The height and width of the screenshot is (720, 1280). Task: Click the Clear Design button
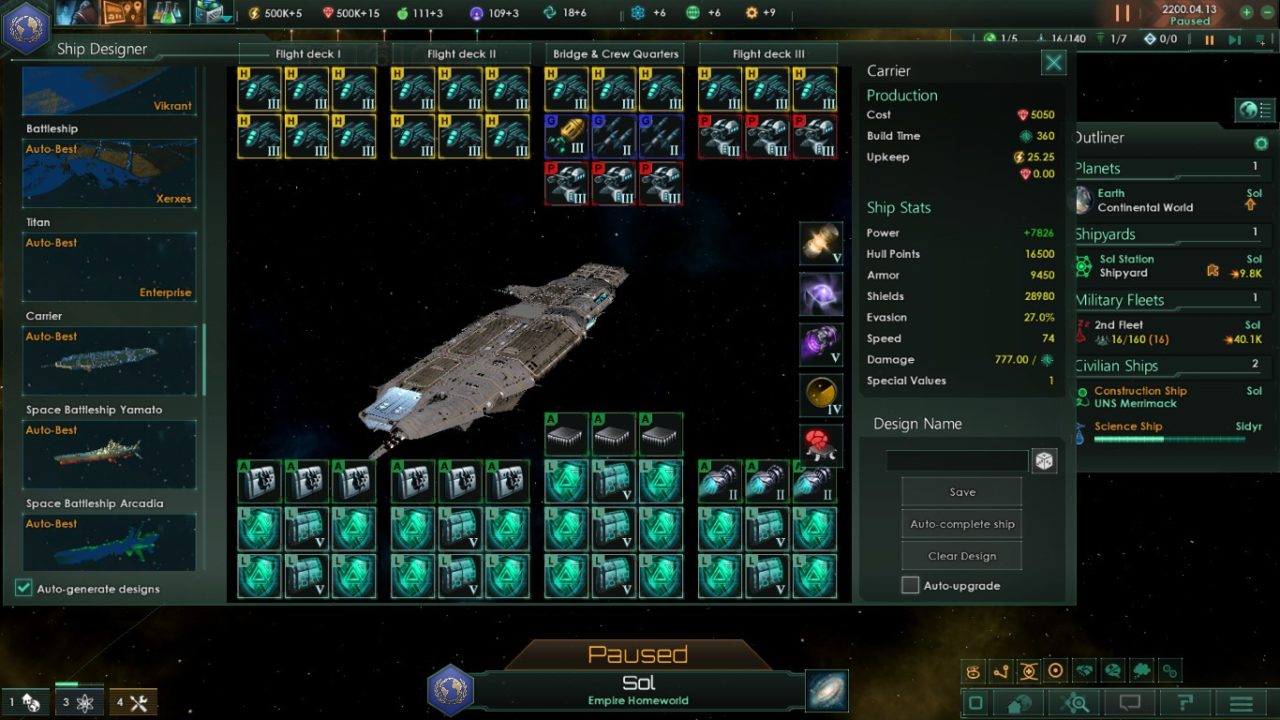pyautogui.click(x=961, y=555)
